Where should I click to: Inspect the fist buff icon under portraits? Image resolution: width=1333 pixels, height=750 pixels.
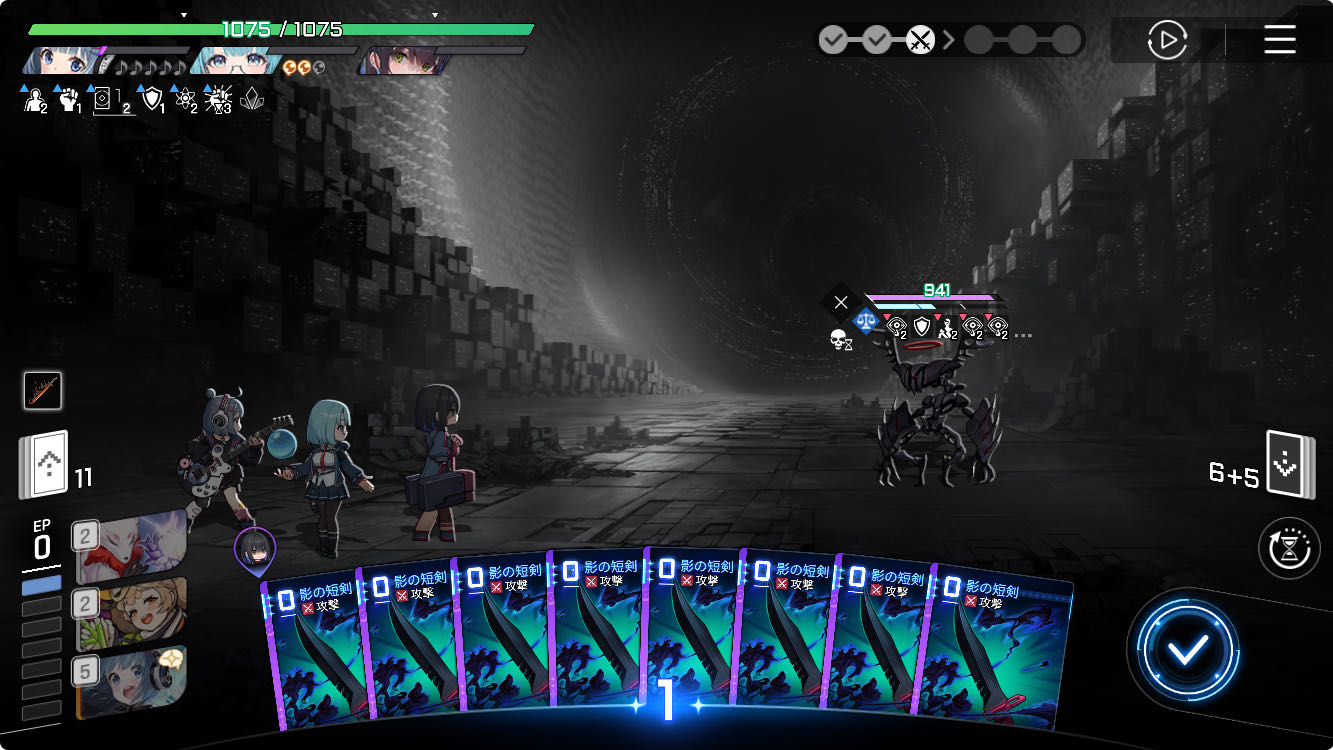[x=67, y=98]
